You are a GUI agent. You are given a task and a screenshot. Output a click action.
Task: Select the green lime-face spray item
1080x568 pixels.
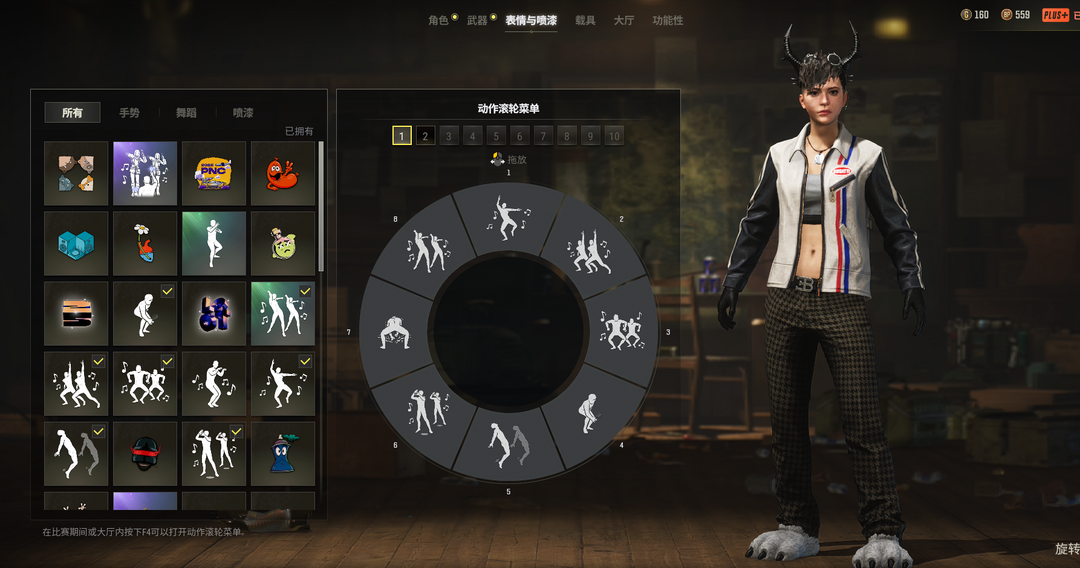[x=283, y=243]
